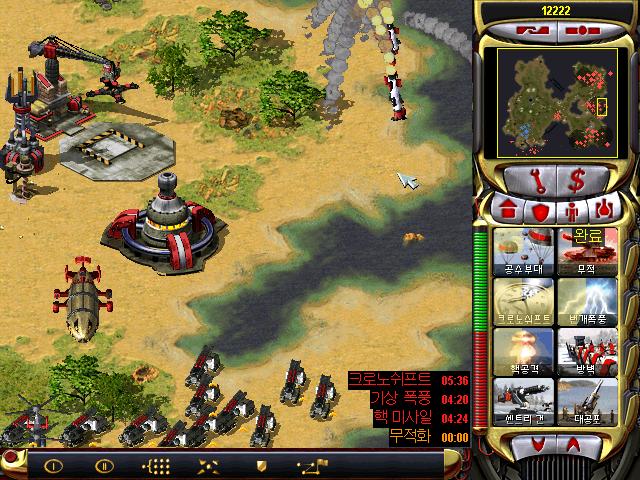Select the paratroopers (공수부대) superweapon
The height and width of the screenshot is (480, 640).
(520, 251)
